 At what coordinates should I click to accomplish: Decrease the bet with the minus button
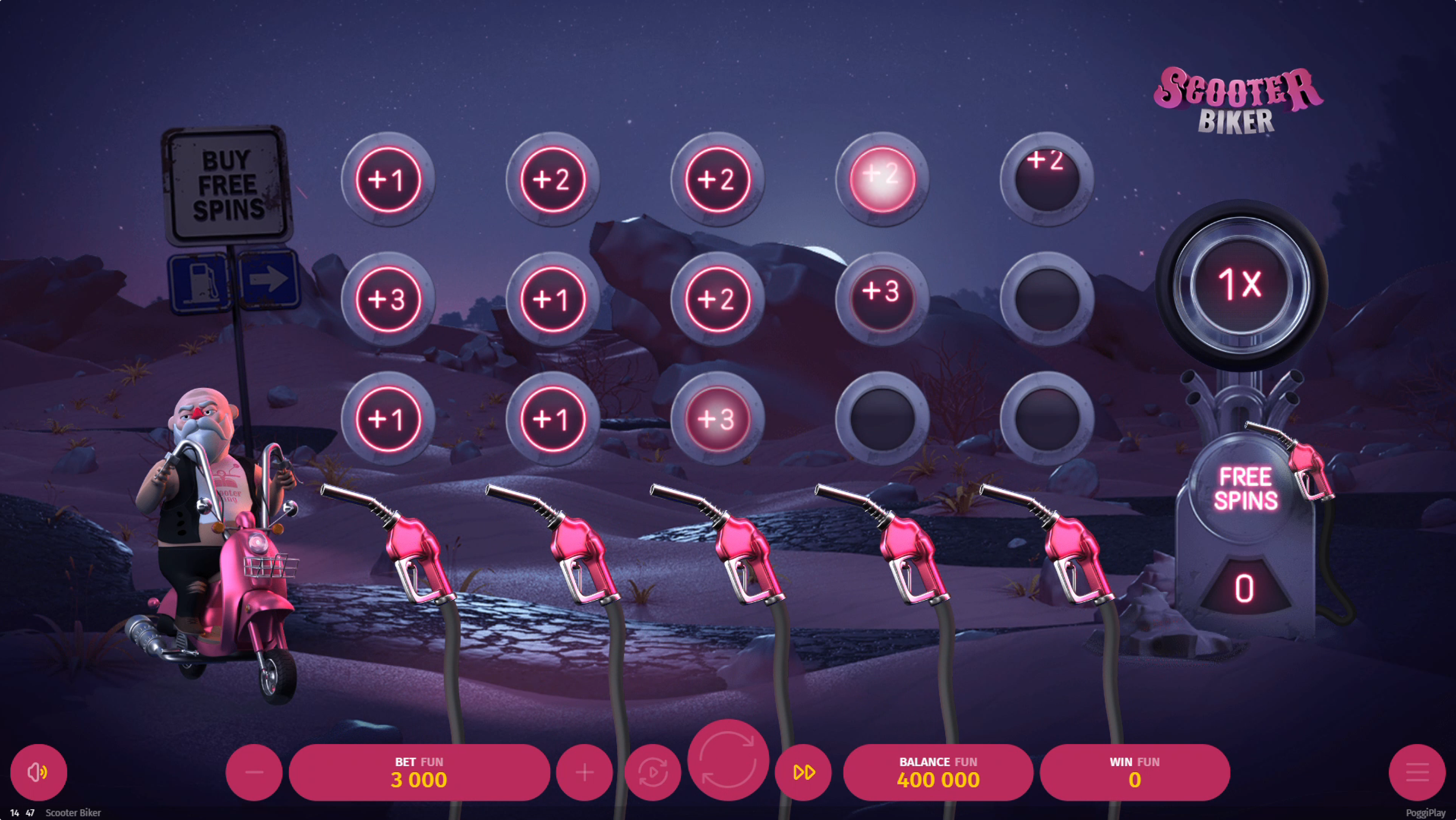(254, 773)
